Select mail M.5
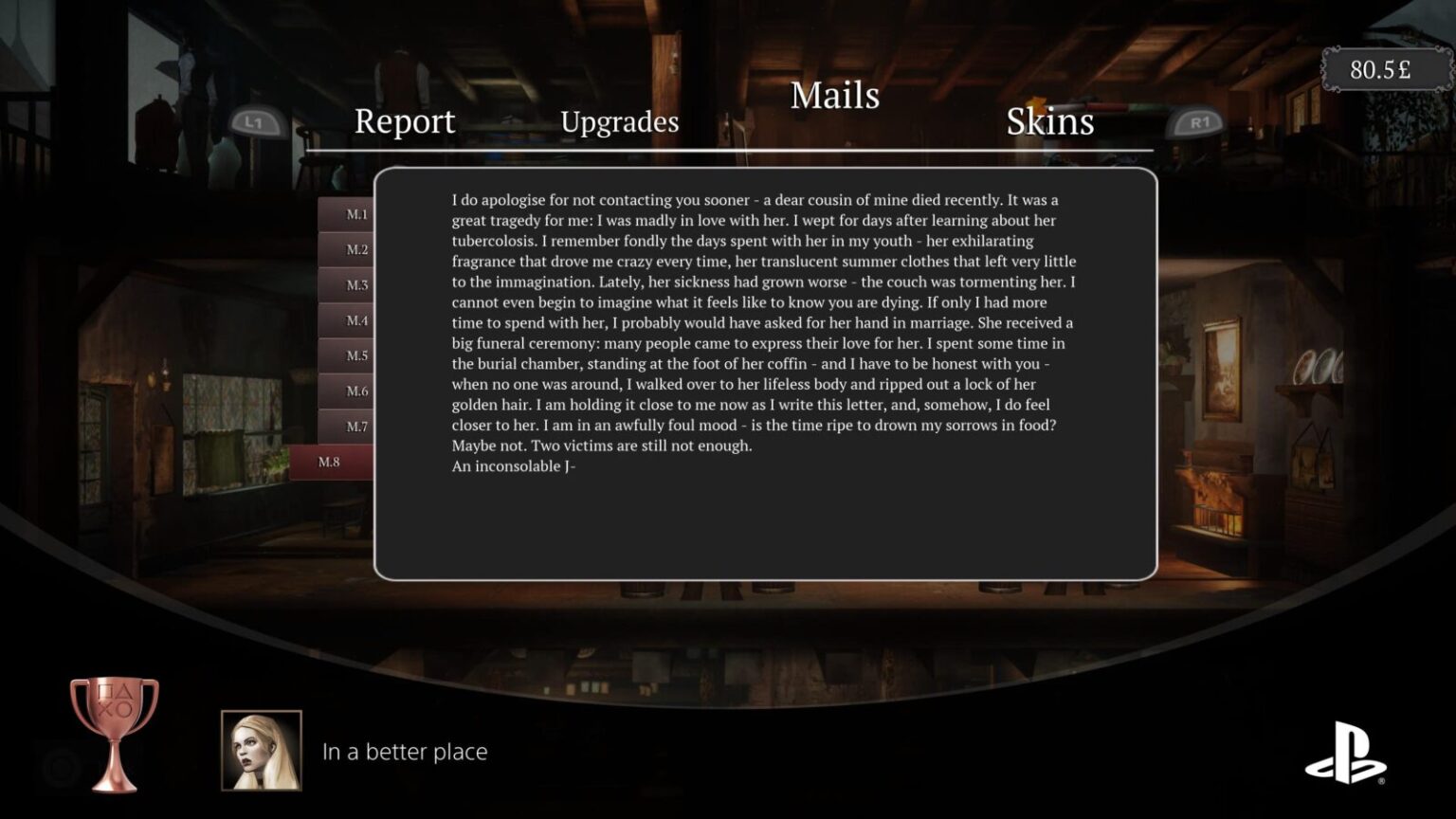 355,355
